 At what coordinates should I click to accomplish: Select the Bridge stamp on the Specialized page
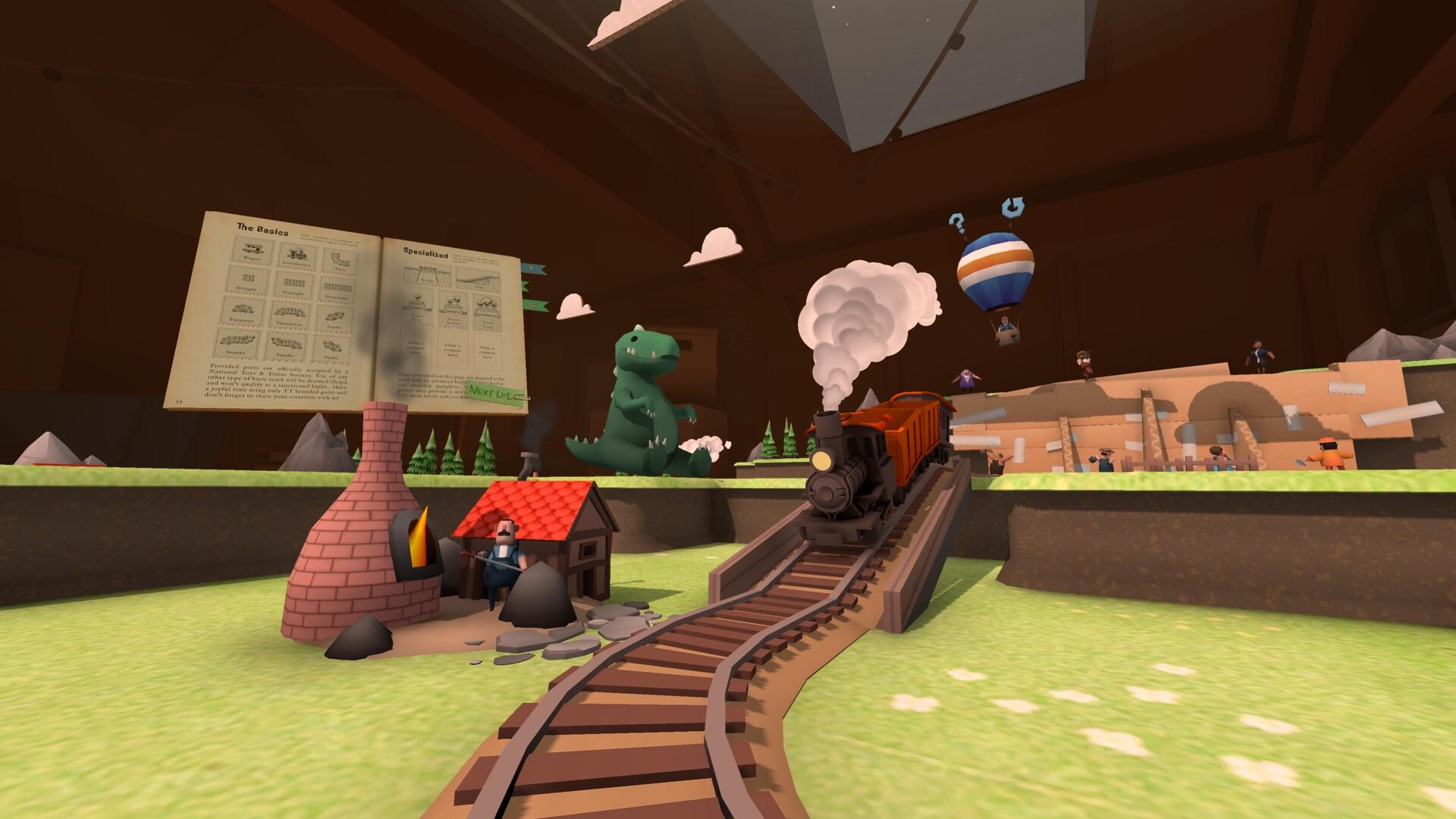(425, 273)
